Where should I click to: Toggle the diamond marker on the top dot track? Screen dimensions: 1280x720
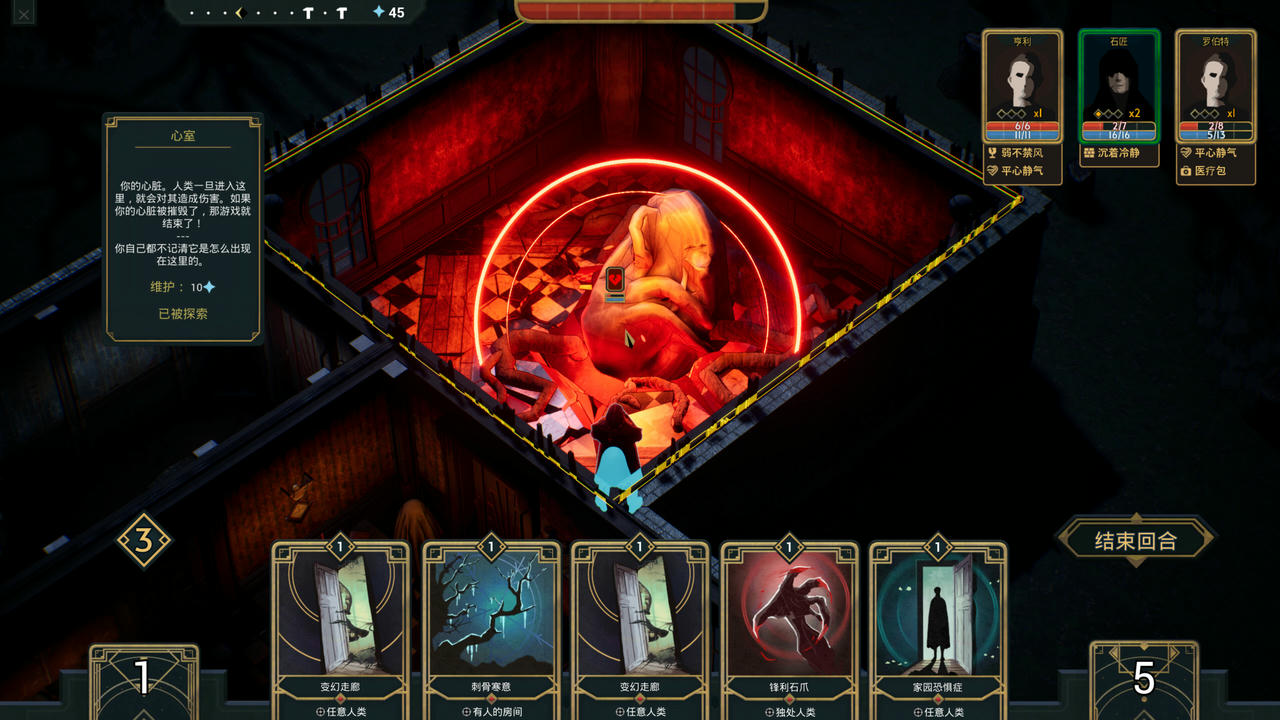tap(240, 13)
